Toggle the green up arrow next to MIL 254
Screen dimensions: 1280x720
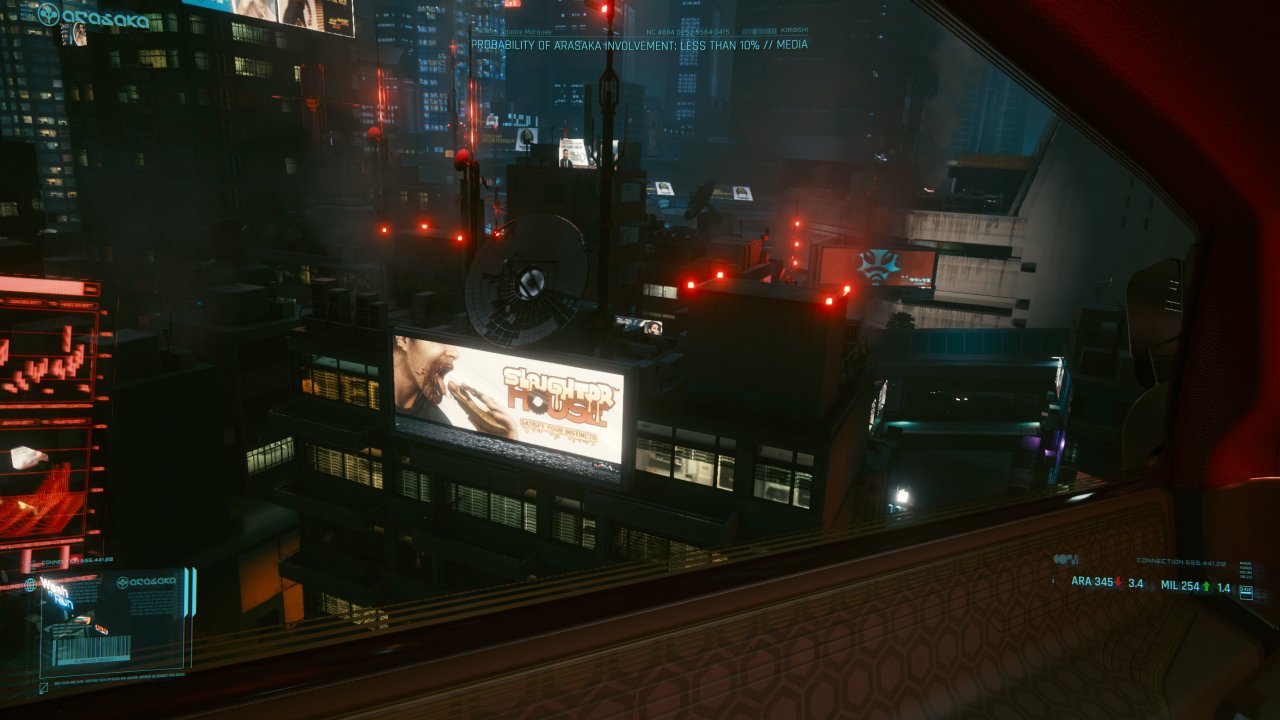[x=1207, y=585]
